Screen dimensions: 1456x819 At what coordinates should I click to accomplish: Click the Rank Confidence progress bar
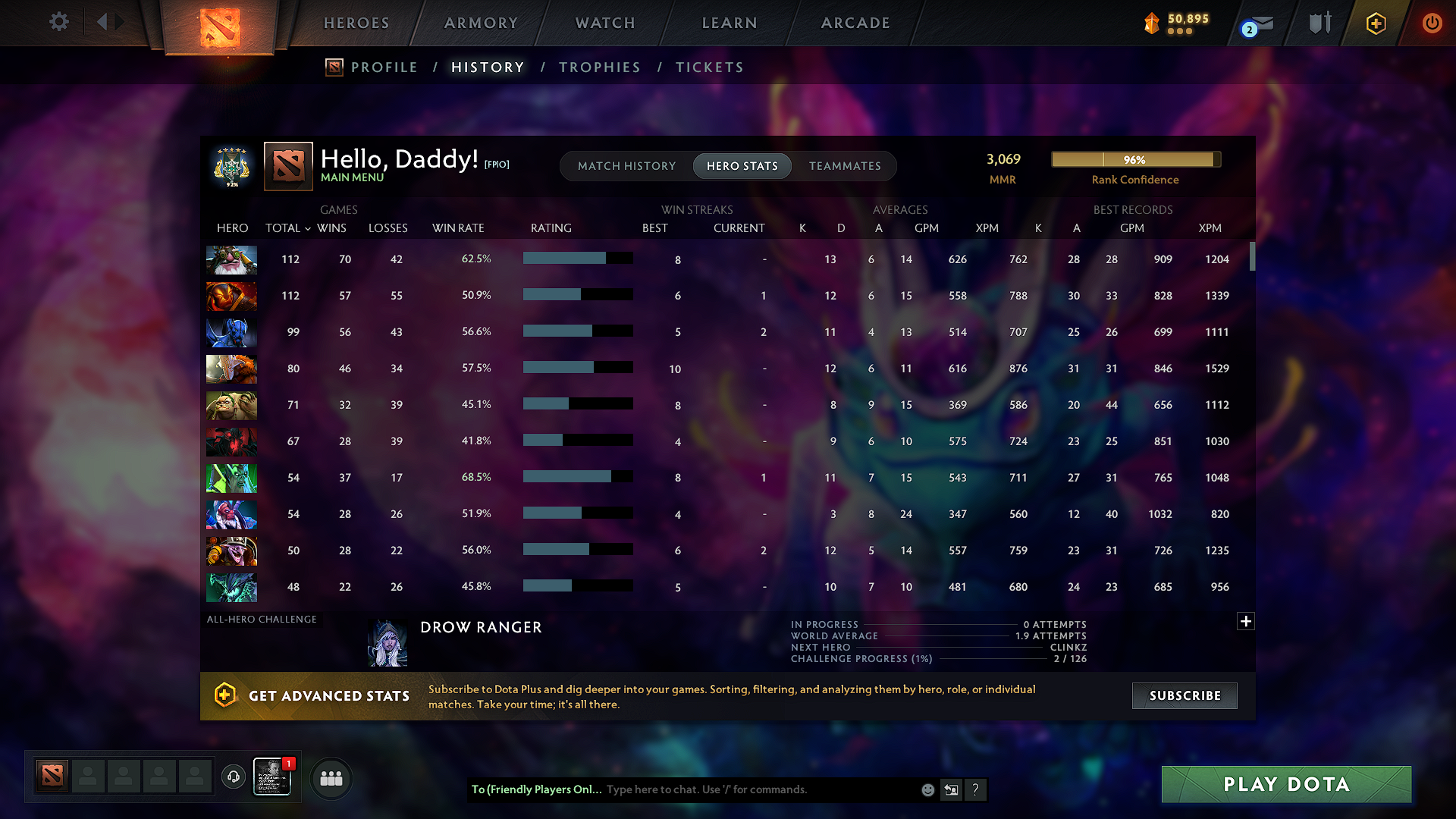tap(1134, 159)
